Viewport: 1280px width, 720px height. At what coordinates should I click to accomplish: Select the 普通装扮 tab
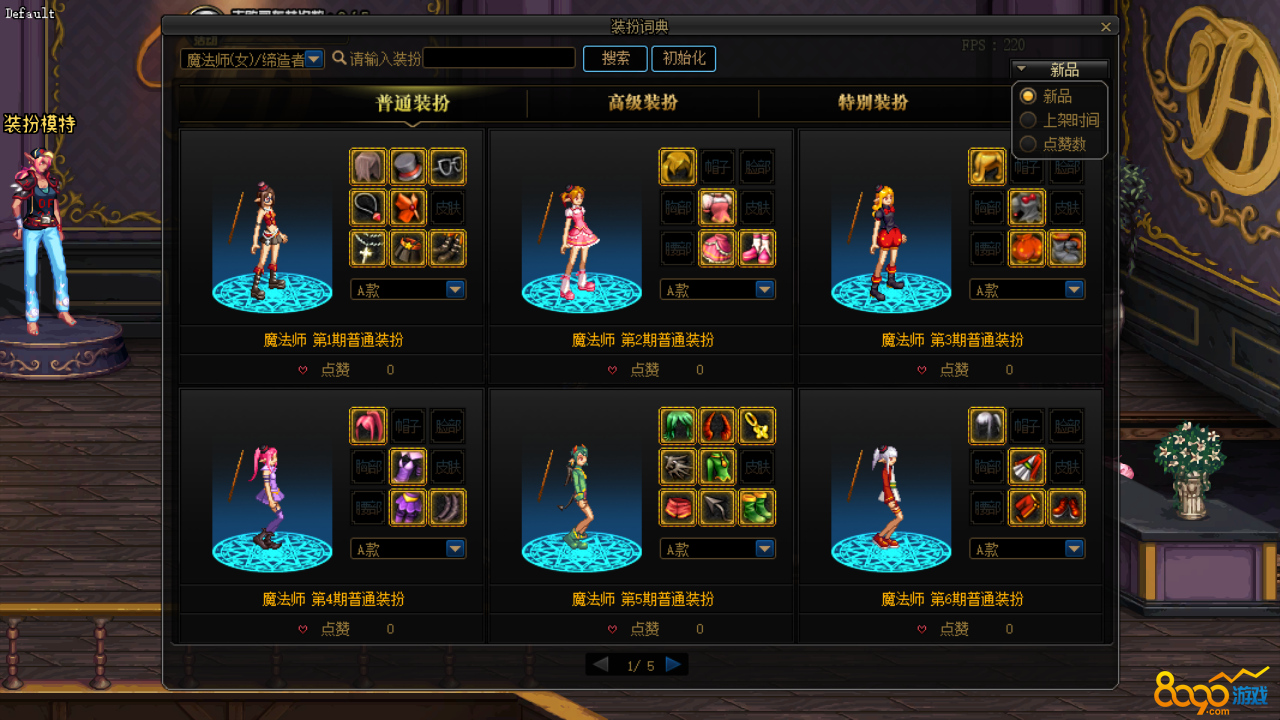click(412, 103)
